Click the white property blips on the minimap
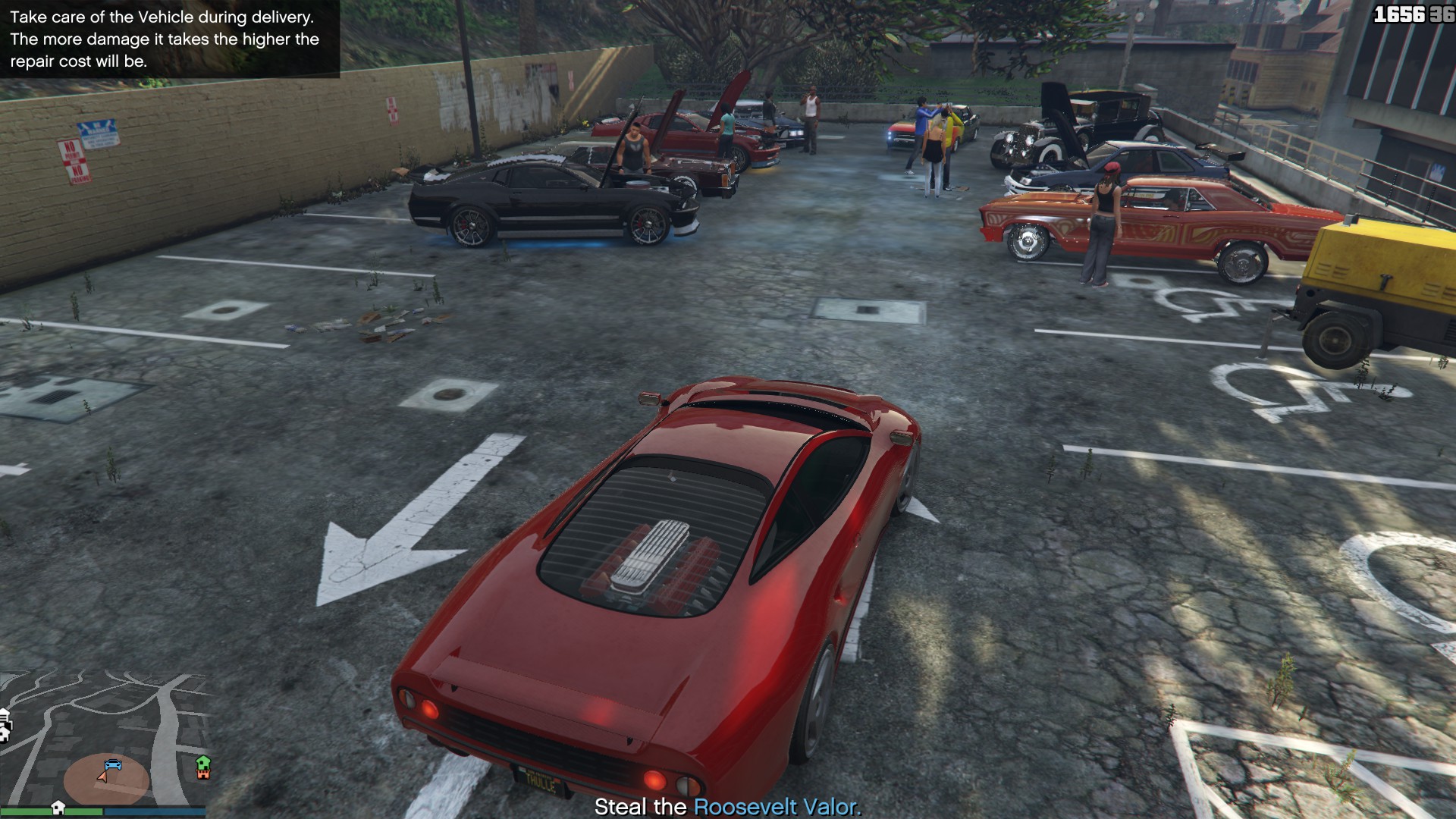 (5, 724)
